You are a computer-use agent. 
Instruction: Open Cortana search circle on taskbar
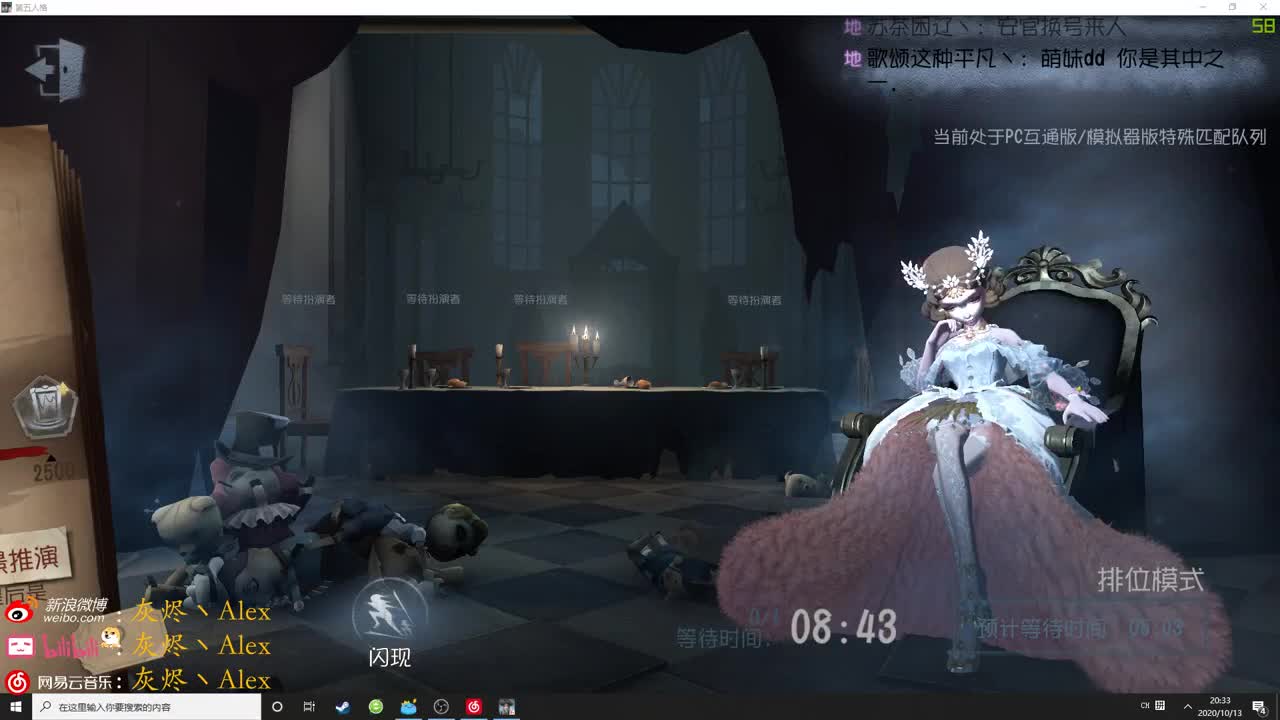point(277,707)
